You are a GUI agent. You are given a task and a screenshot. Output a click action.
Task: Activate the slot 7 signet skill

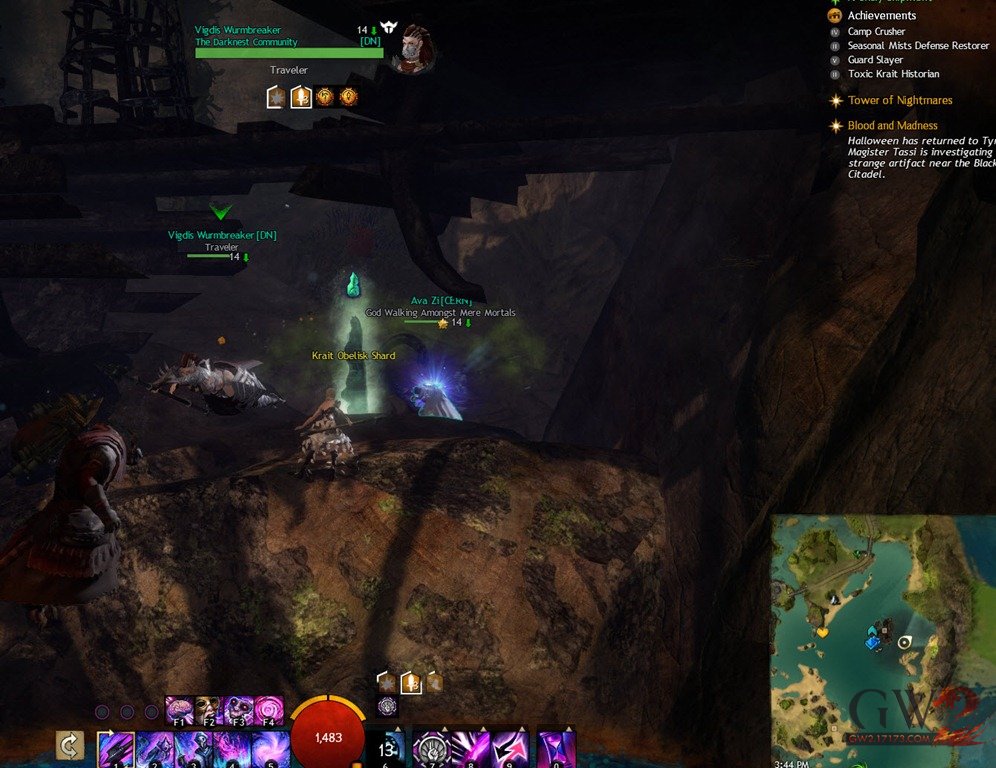[433, 750]
